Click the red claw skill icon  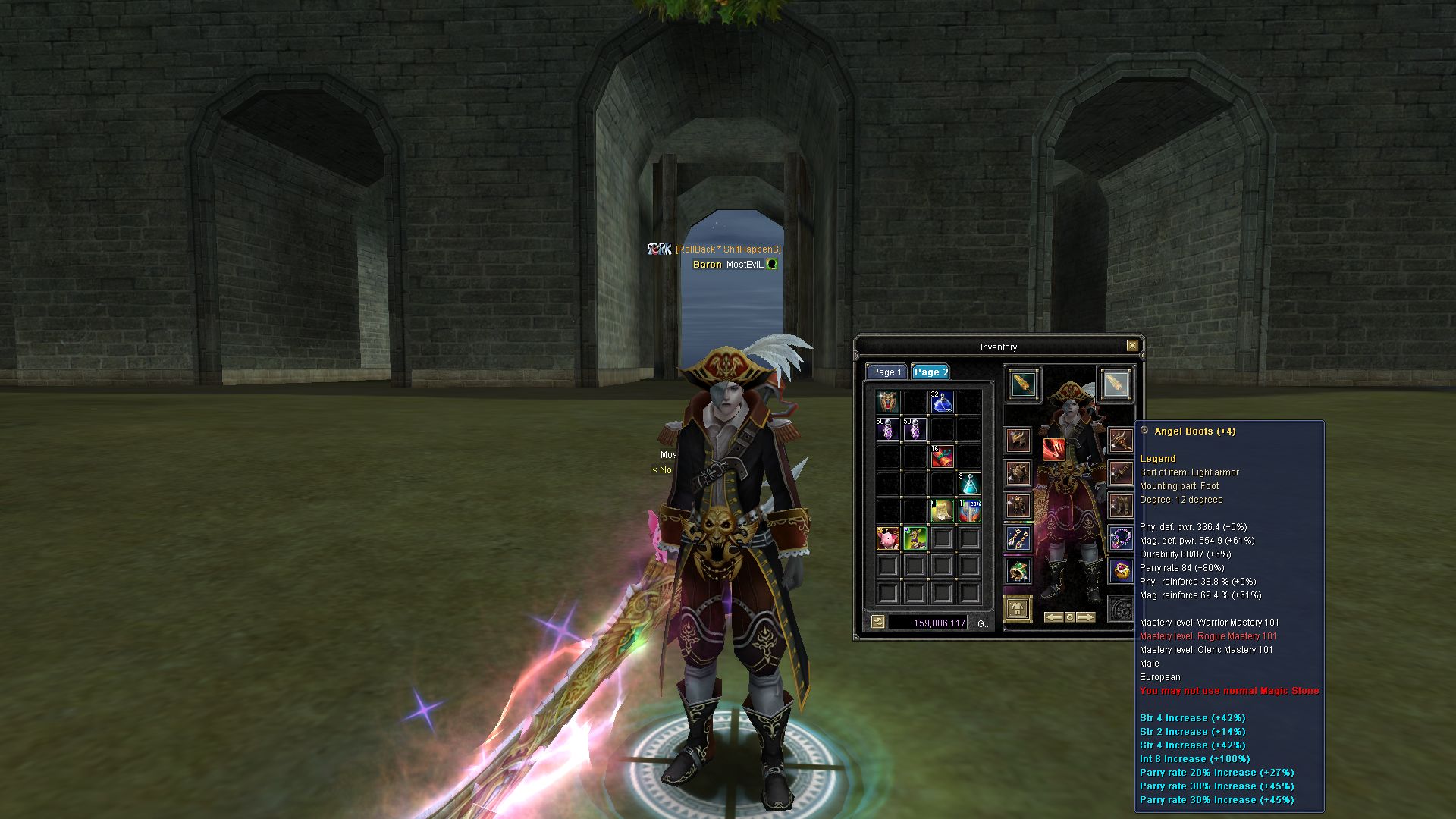(x=1053, y=449)
